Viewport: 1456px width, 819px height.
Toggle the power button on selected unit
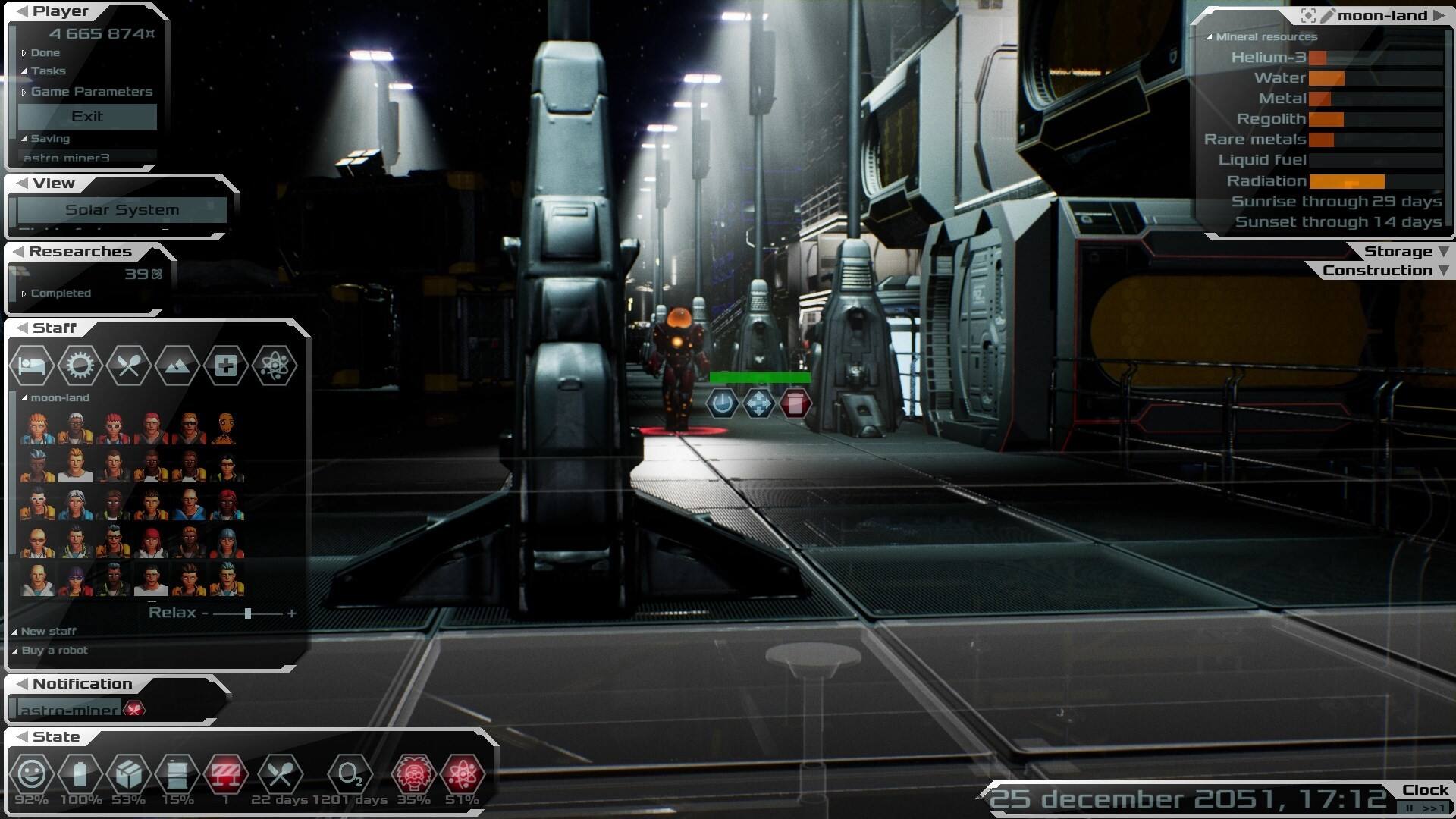click(722, 403)
